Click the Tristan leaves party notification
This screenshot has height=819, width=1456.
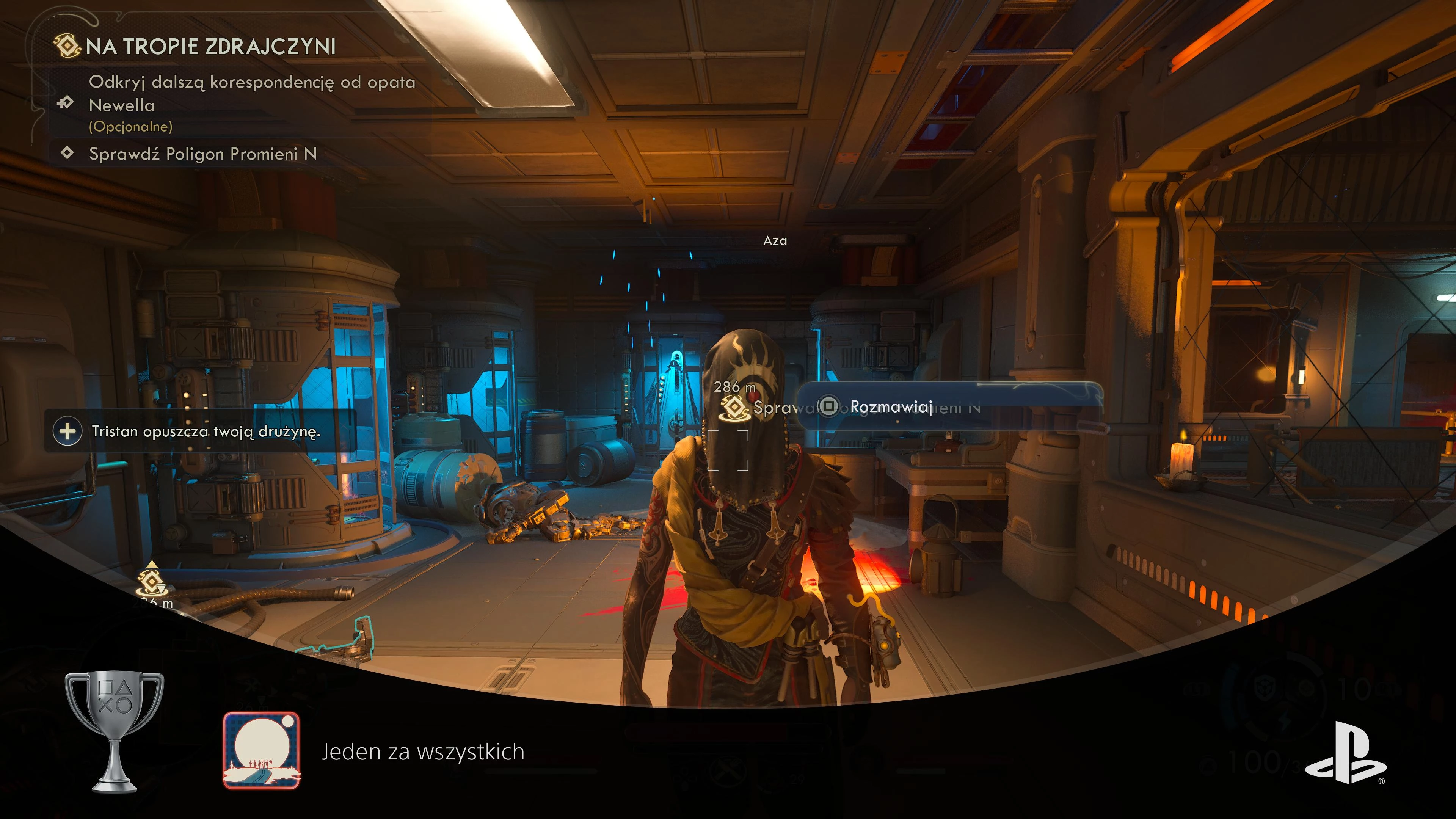tap(205, 431)
